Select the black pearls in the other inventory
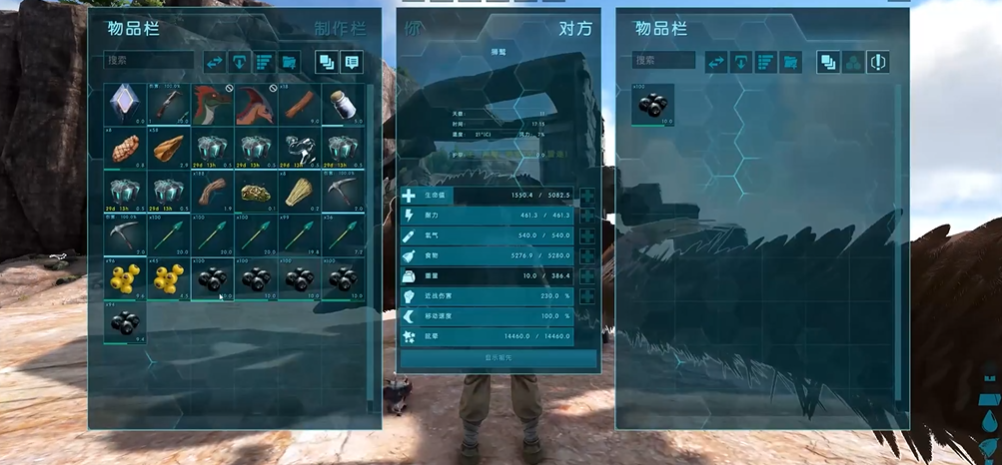 652,104
